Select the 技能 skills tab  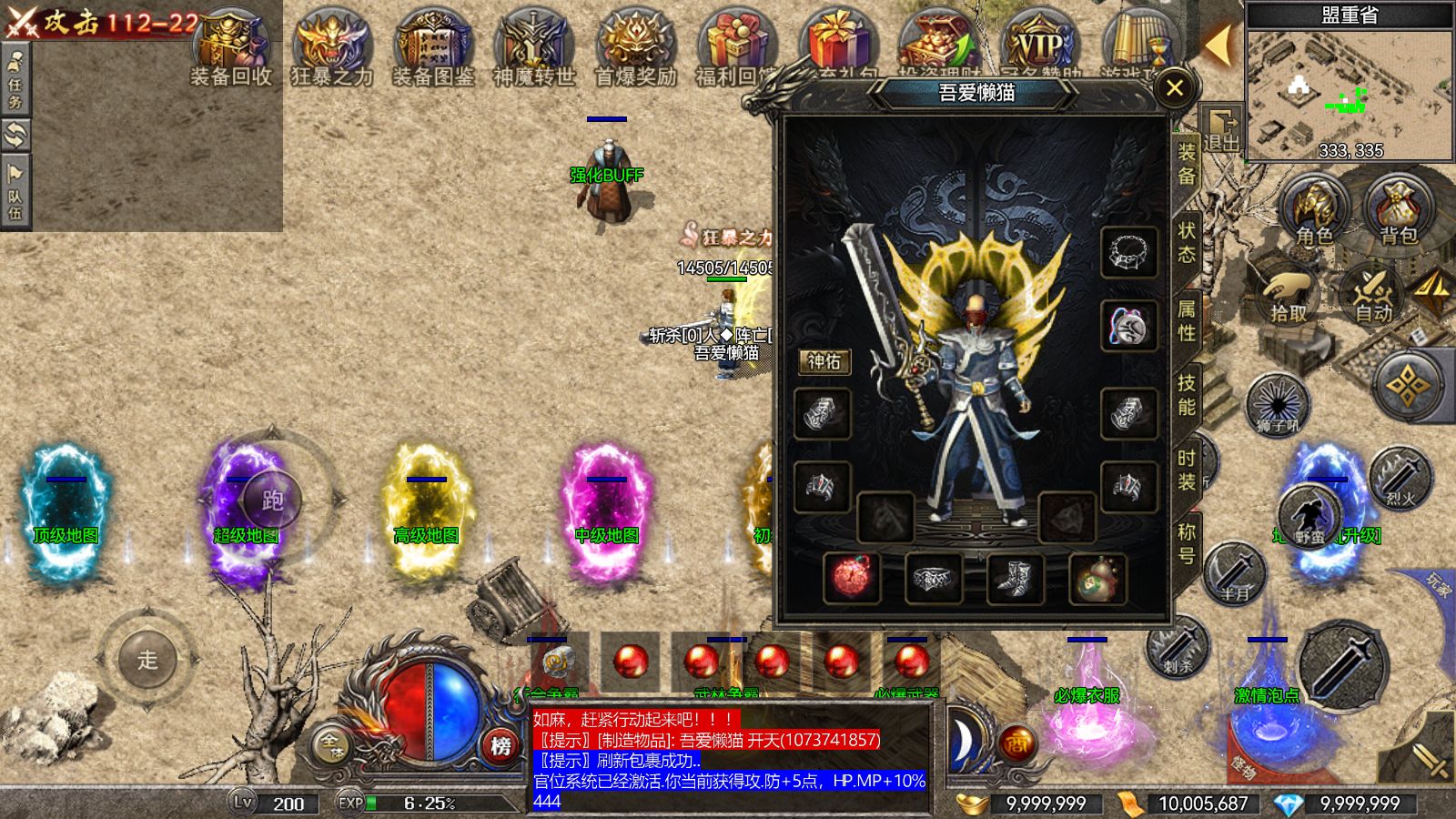click(x=1187, y=394)
